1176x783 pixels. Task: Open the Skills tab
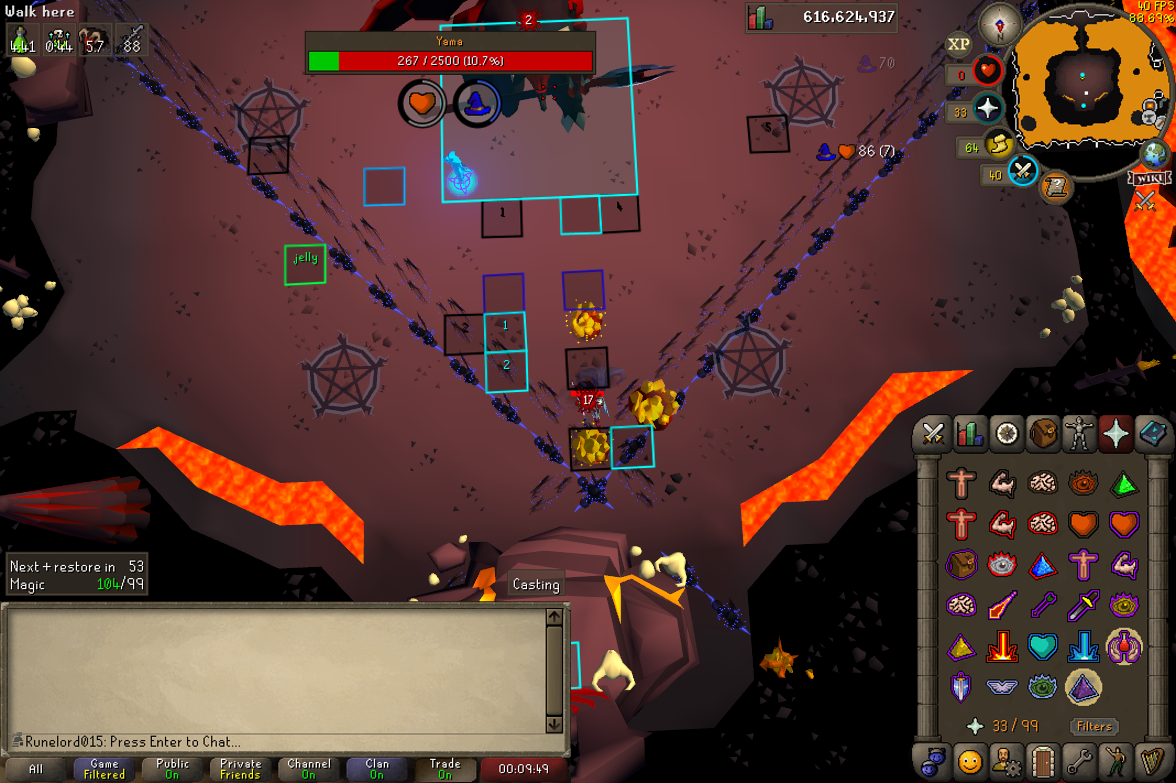click(x=969, y=434)
